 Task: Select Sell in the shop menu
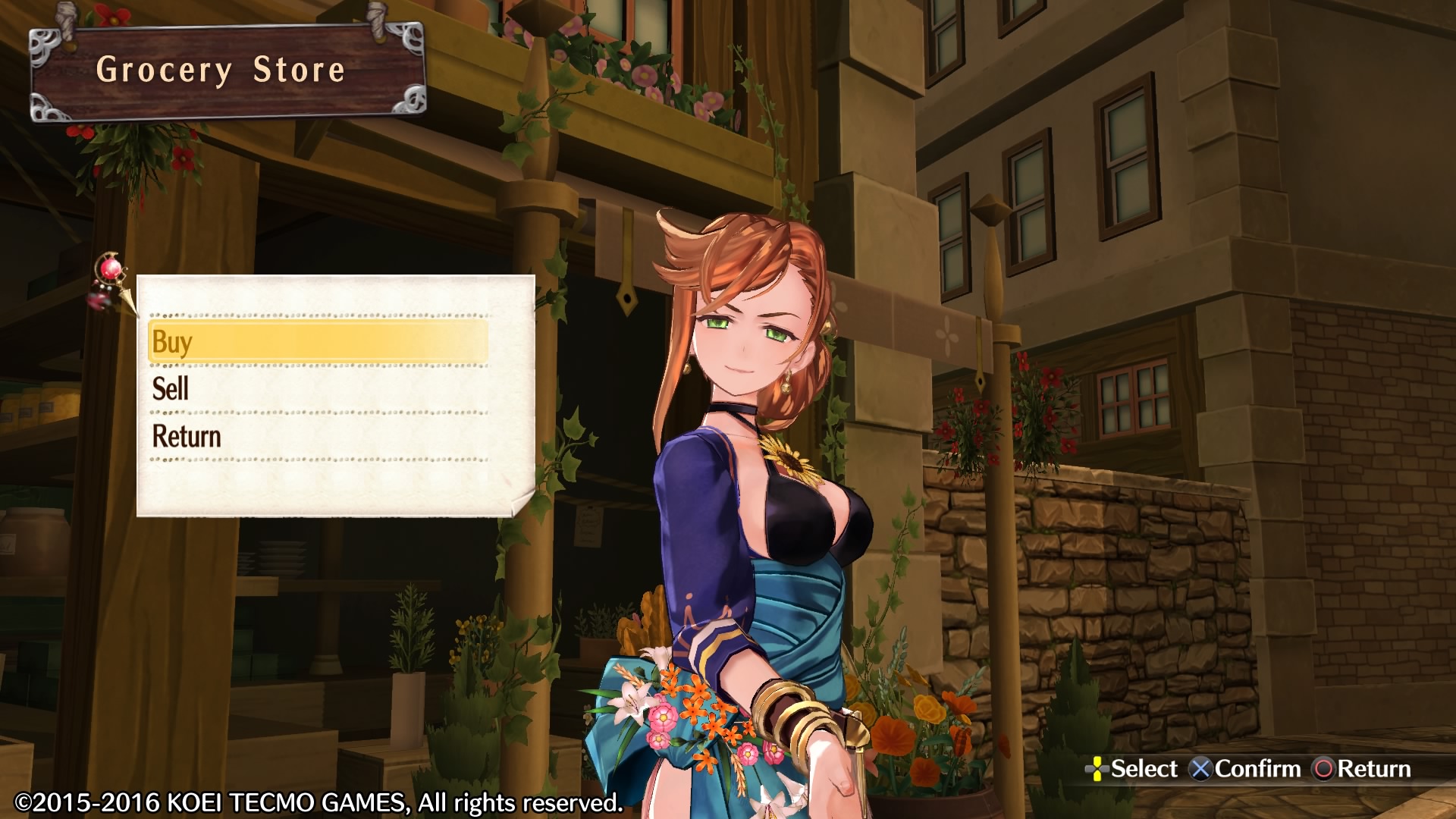tap(317, 389)
